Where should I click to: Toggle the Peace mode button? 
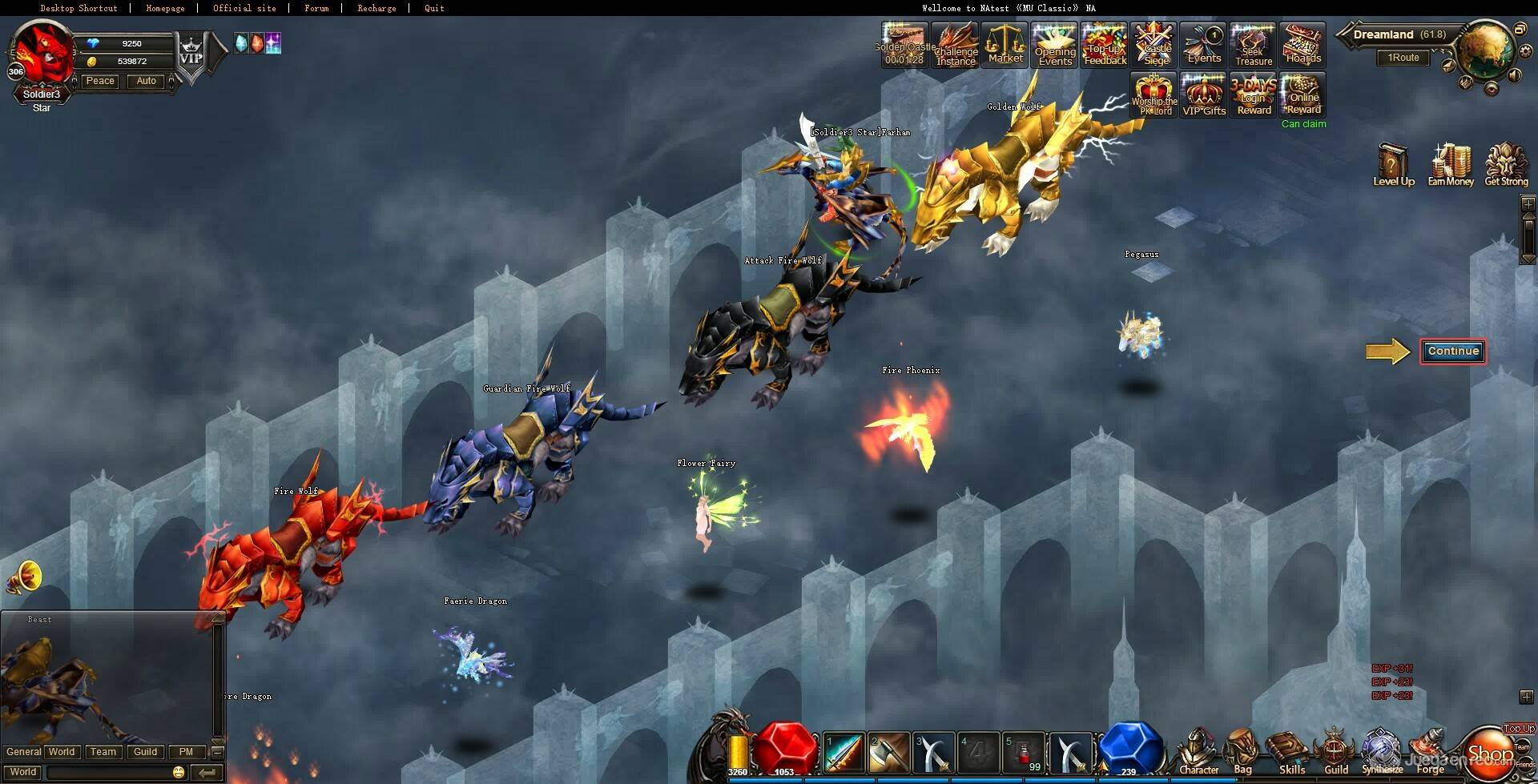(100, 81)
